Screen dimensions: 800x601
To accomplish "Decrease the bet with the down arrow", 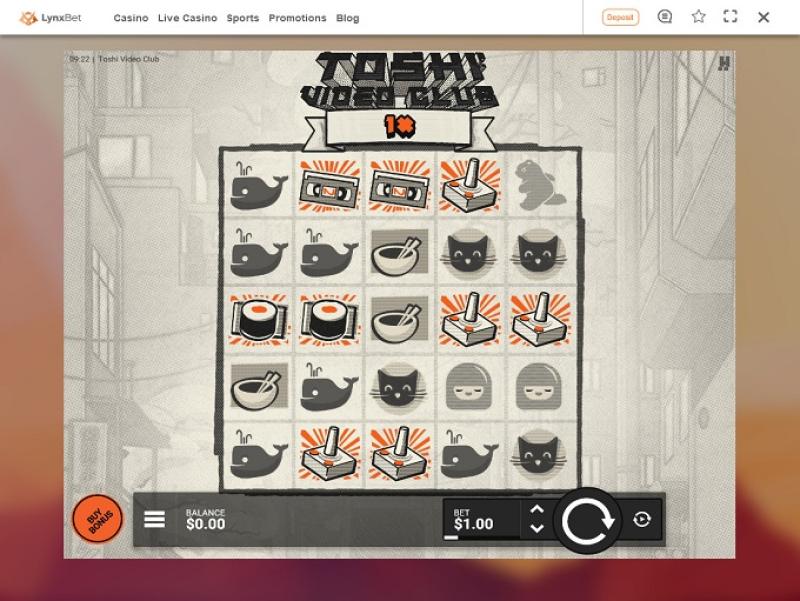I will [537, 529].
